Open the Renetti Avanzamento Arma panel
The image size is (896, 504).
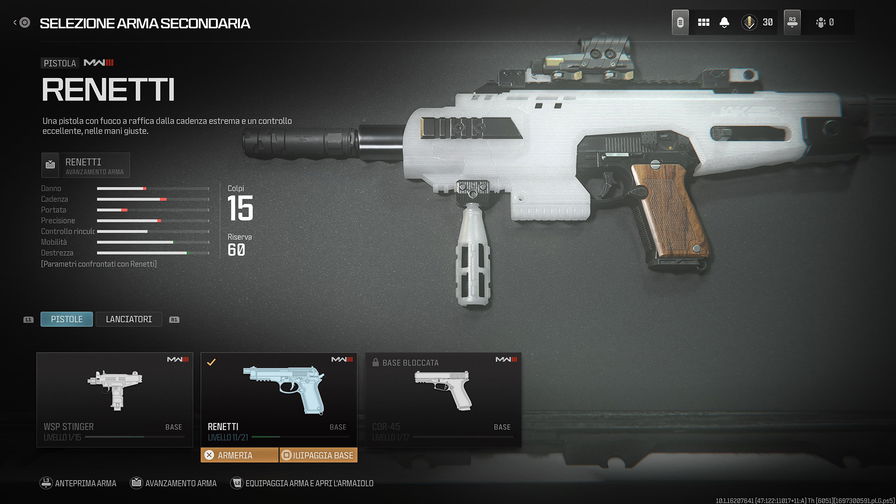pos(86,165)
